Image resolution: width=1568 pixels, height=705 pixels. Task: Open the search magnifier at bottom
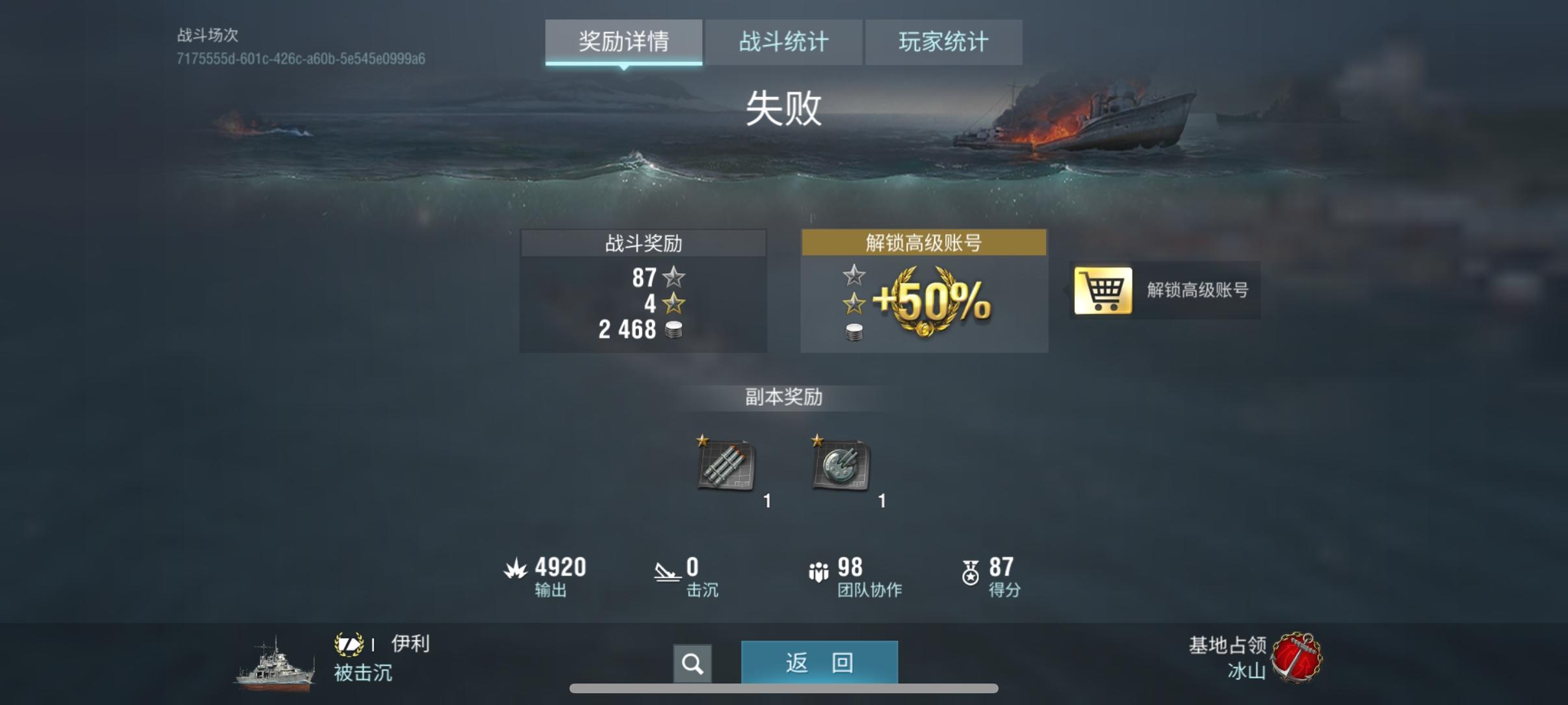tap(693, 663)
